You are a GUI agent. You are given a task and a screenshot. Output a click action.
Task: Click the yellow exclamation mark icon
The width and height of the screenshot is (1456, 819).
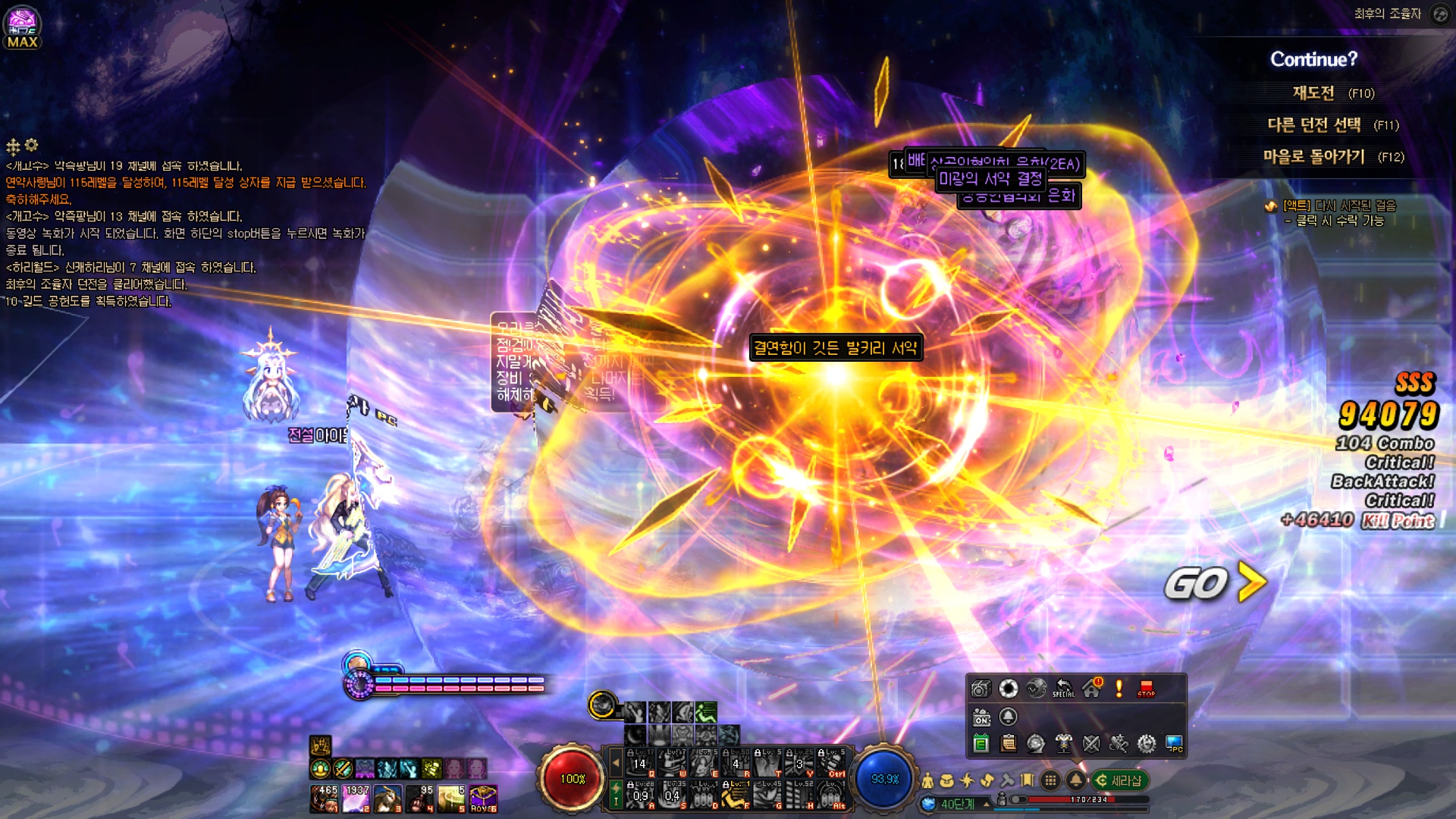1119,689
